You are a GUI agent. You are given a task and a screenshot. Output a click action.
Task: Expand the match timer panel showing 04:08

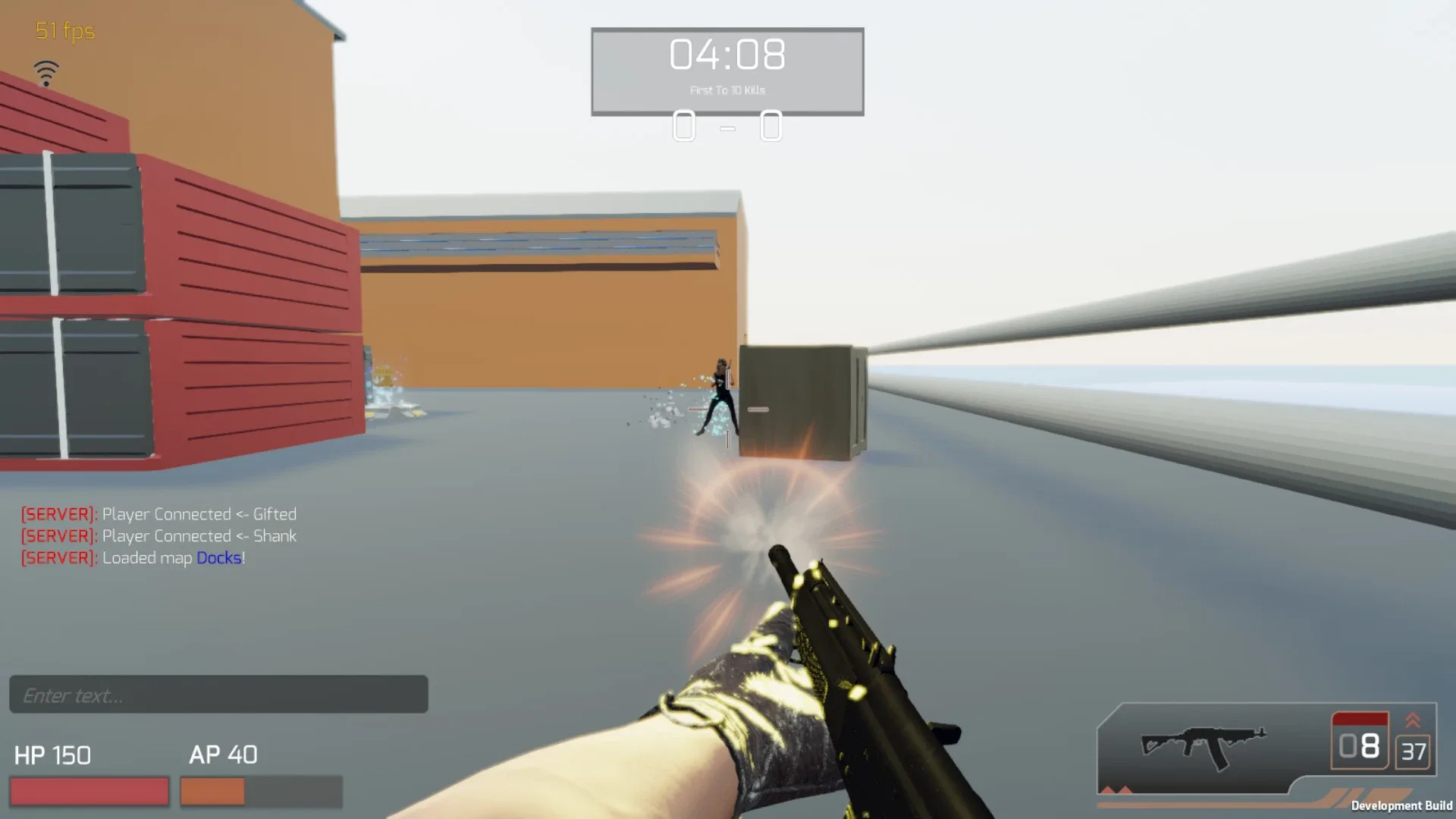(726, 53)
